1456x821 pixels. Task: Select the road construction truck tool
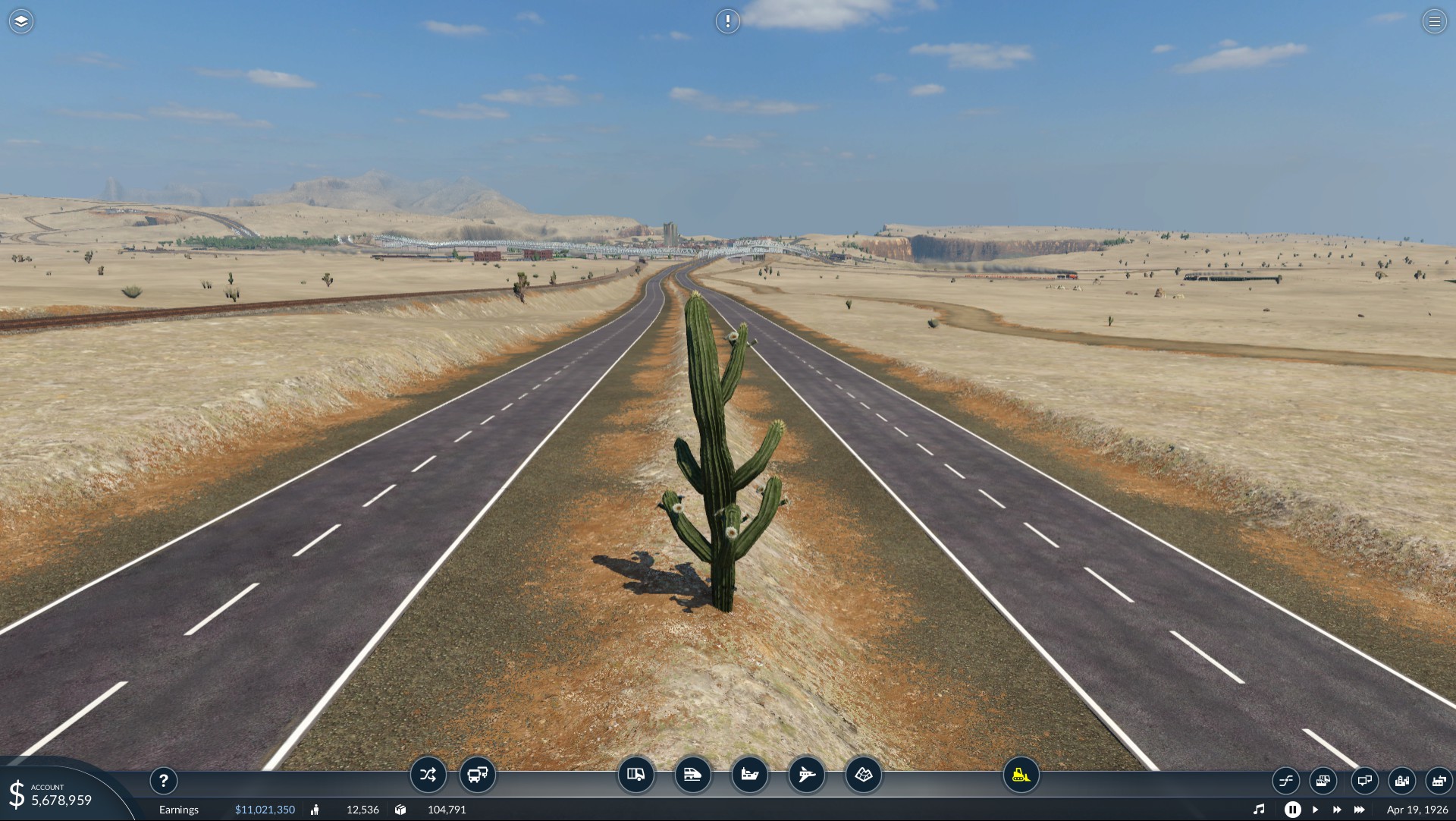635,775
